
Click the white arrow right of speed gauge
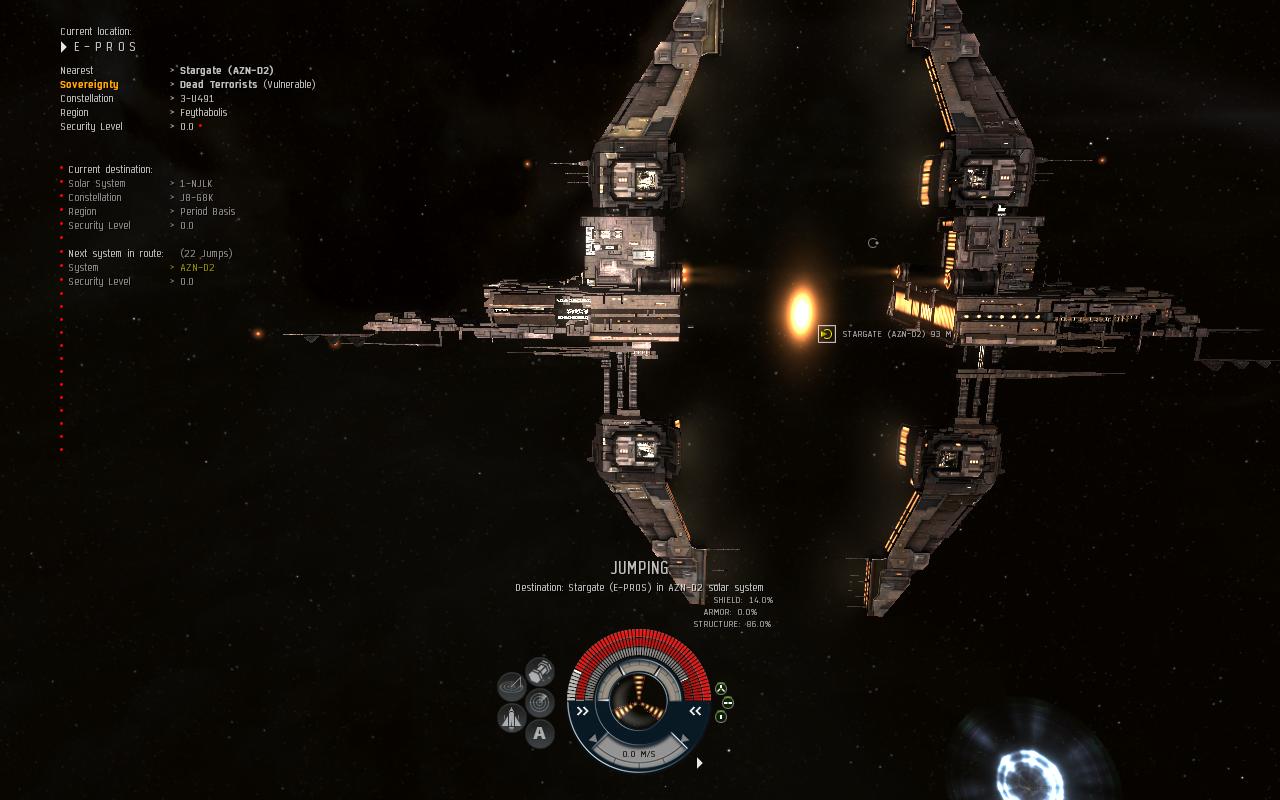click(x=699, y=763)
